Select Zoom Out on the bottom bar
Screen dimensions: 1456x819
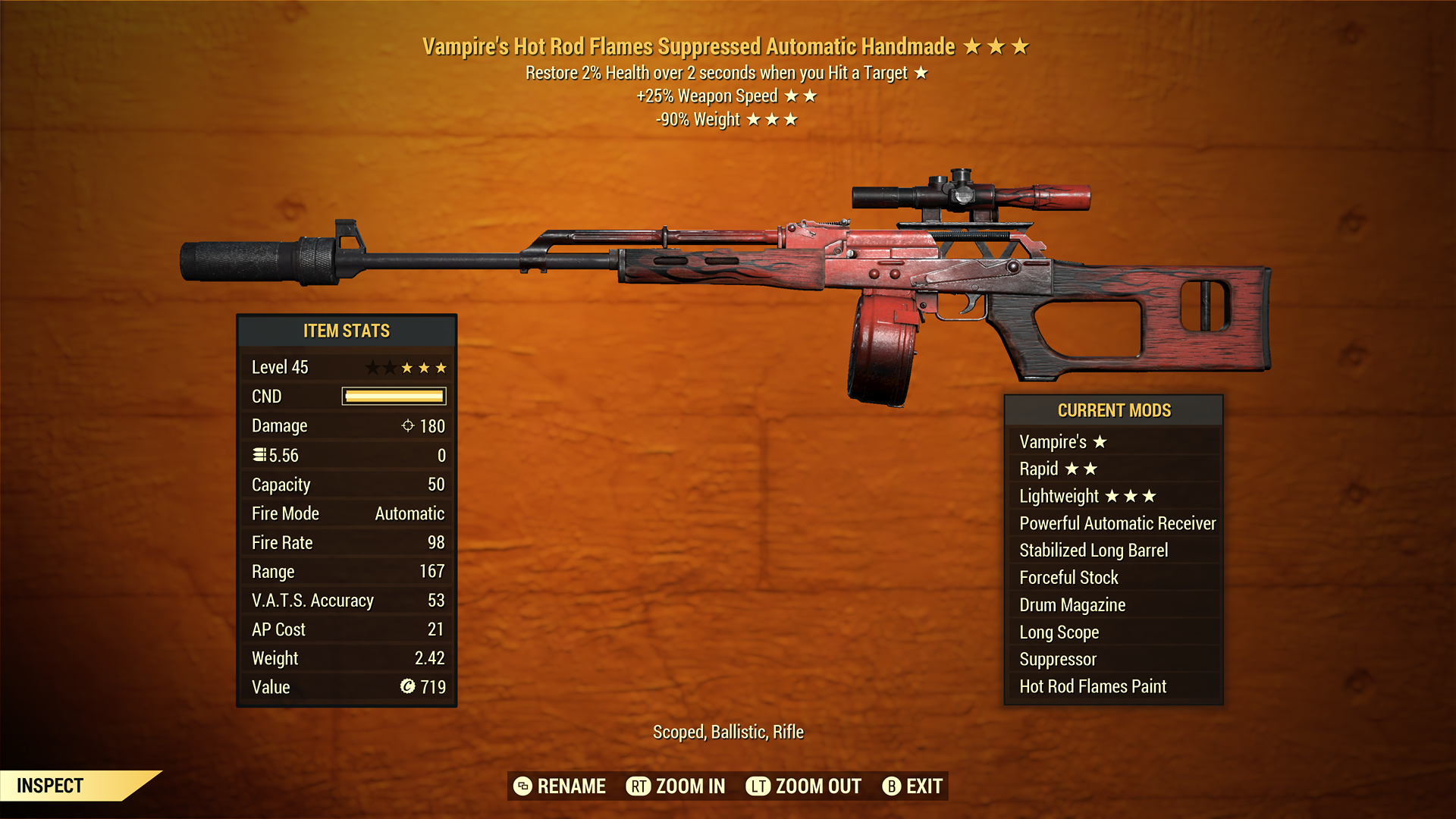tap(804, 786)
